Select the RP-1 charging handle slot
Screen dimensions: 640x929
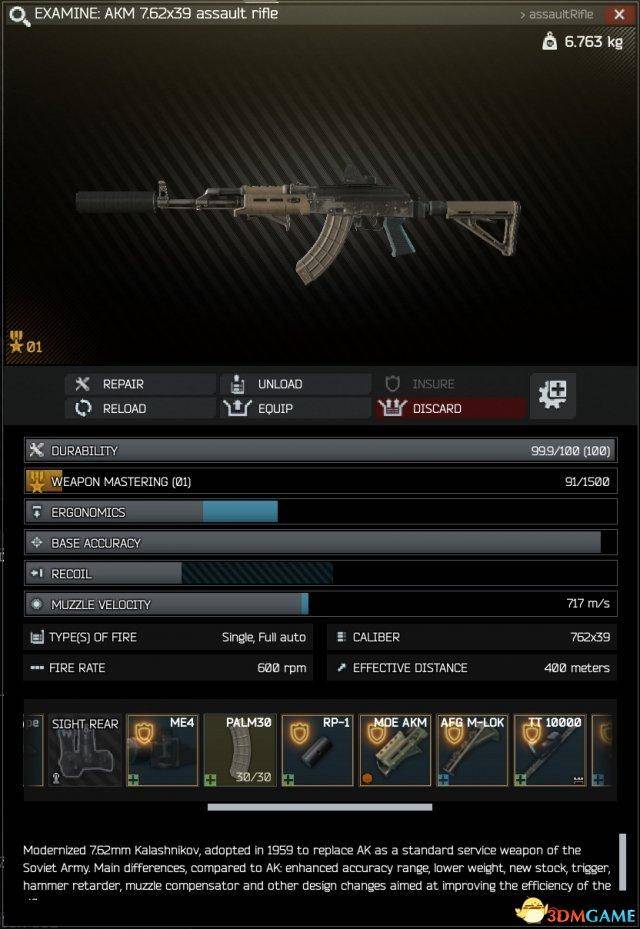point(318,751)
